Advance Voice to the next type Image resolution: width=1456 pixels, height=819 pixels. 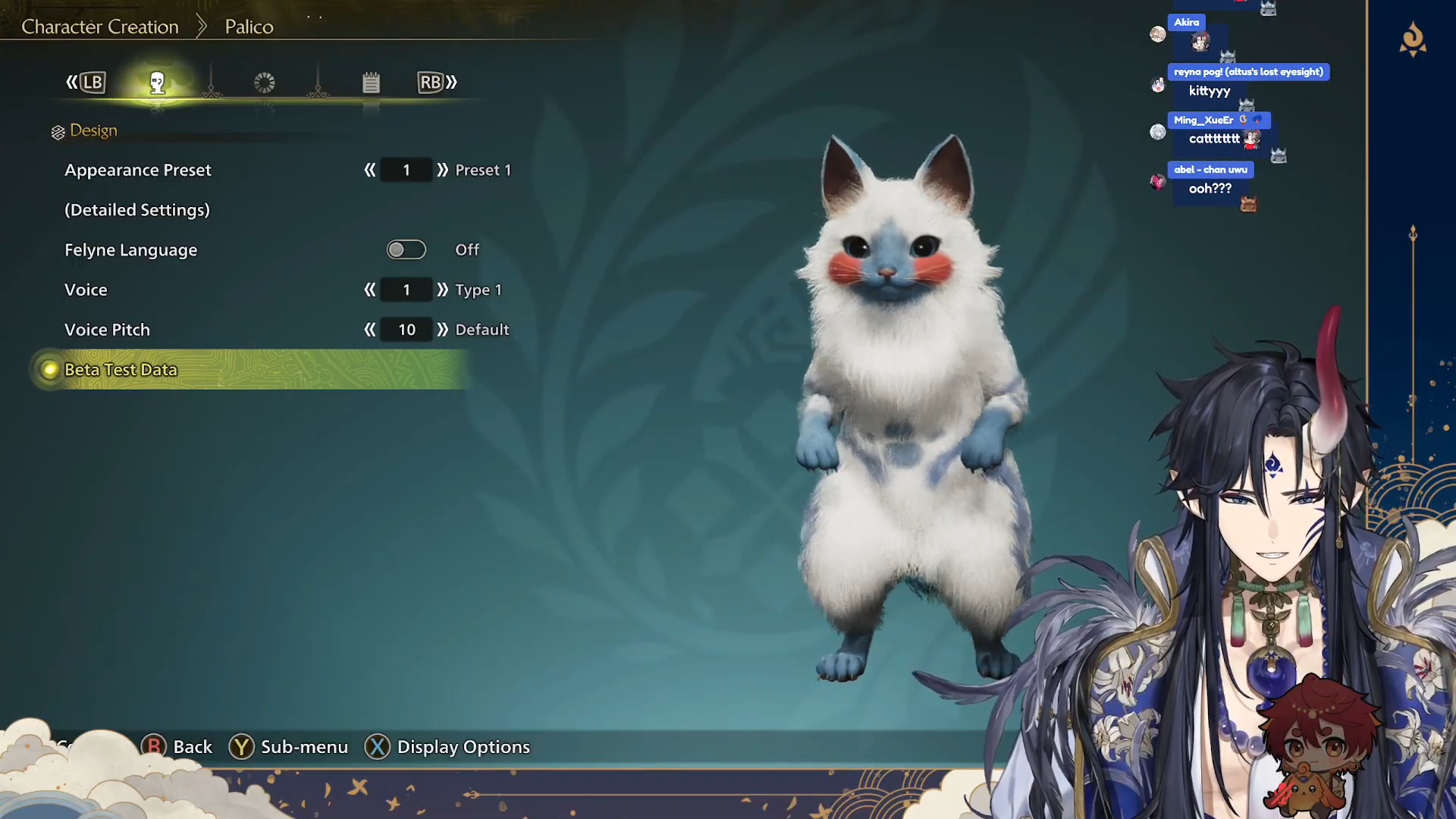443,290
